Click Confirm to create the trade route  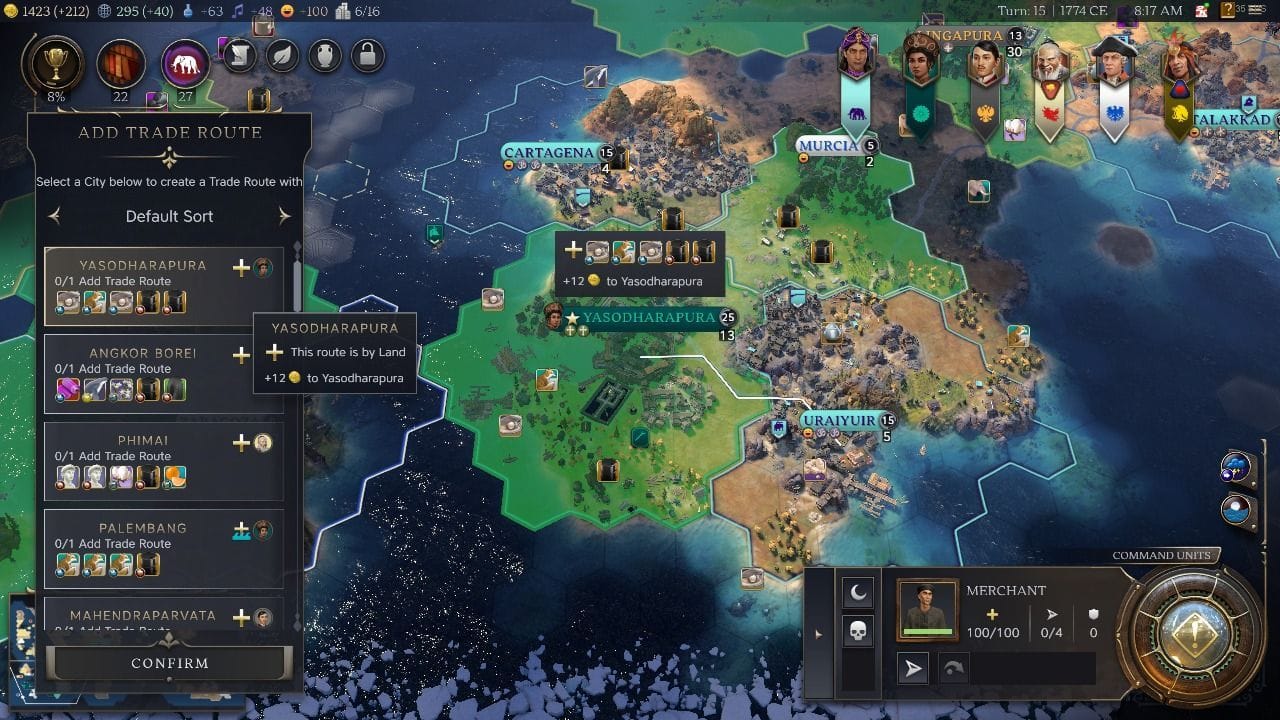[169, 662]
